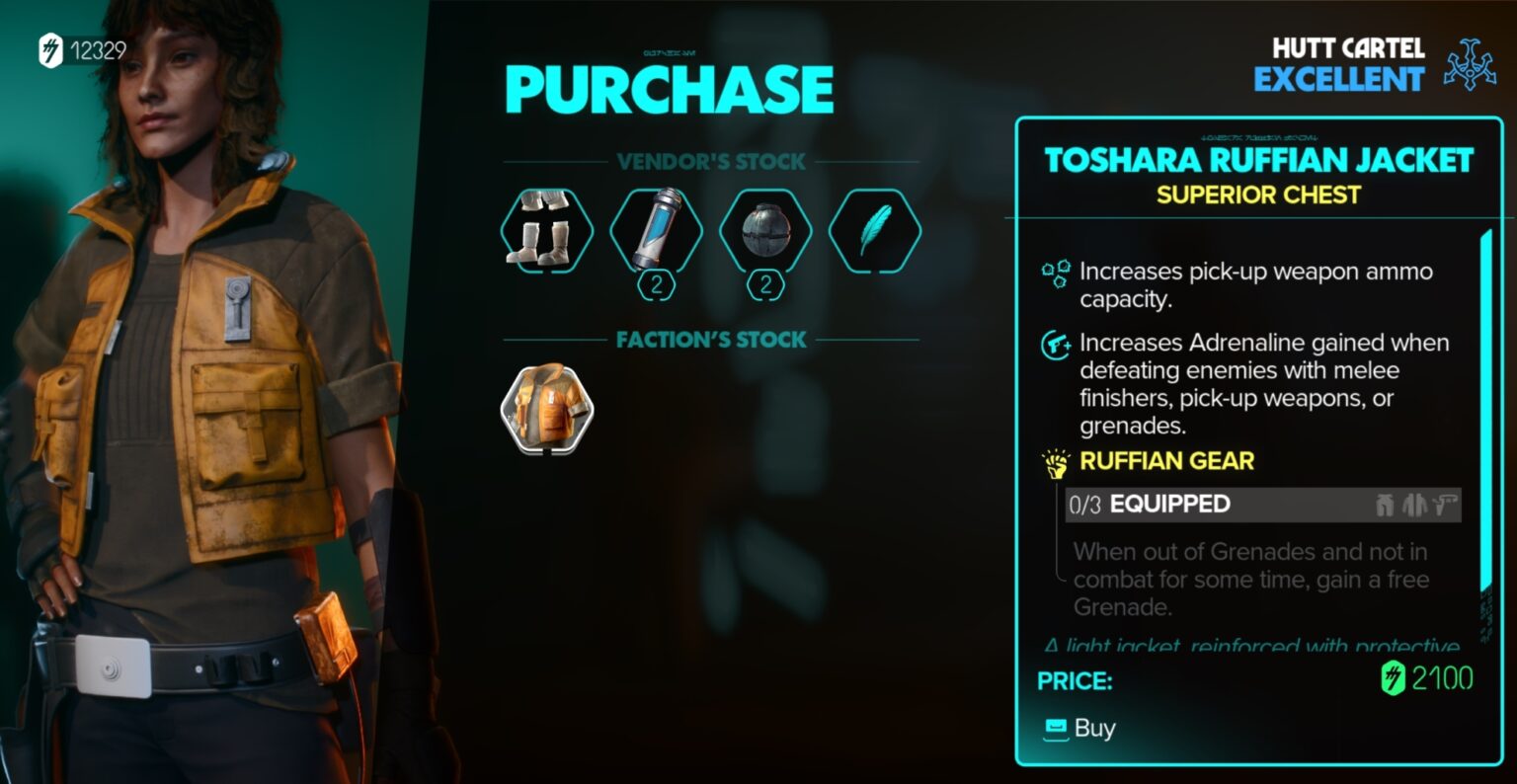This screenshot has height=784, width=1517.
Task: Select the feather trinket in Vendor's Stock
Action: tap(875, 231)
